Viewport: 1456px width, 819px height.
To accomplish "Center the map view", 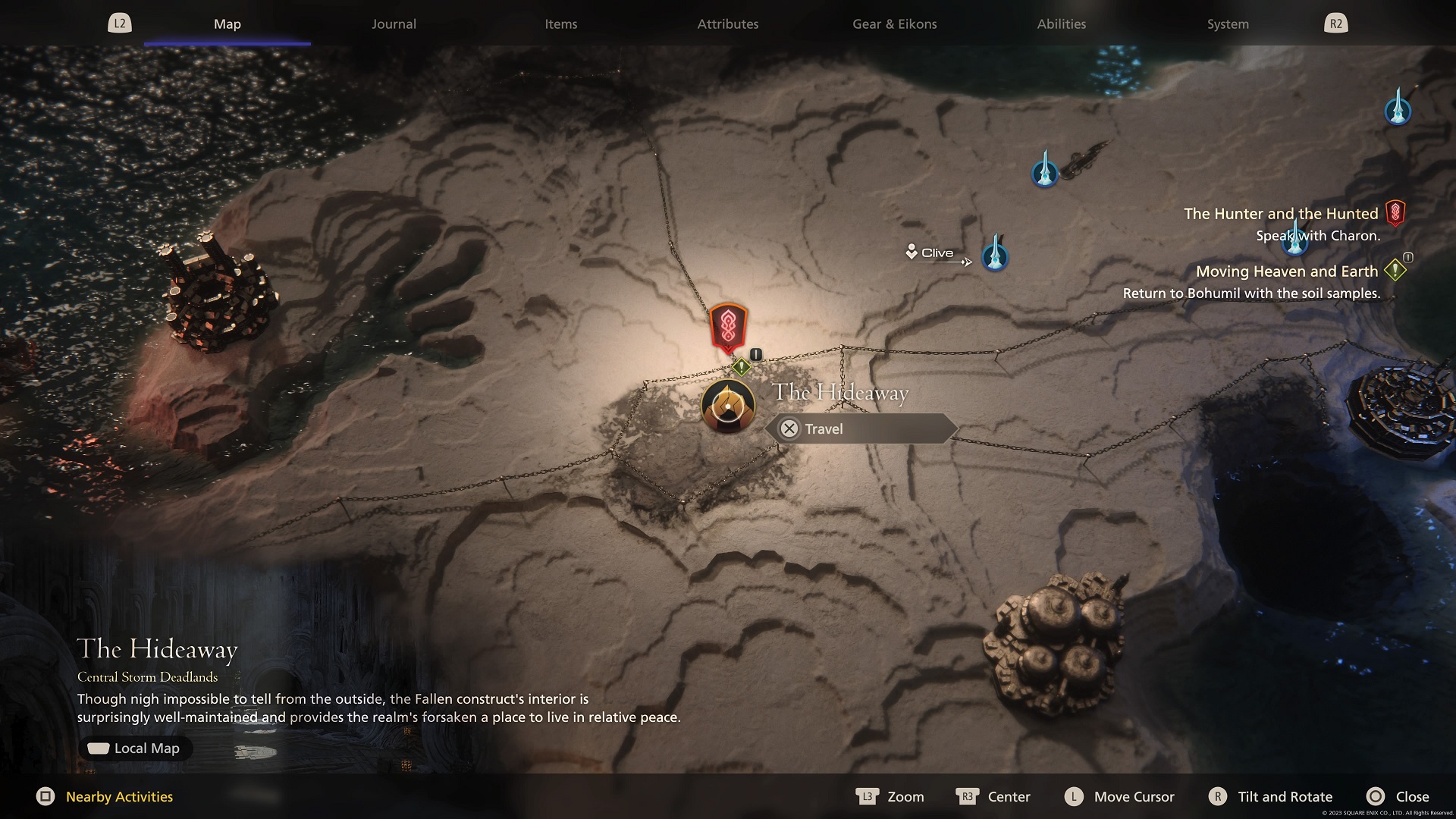I will click(x=993, y=796).
